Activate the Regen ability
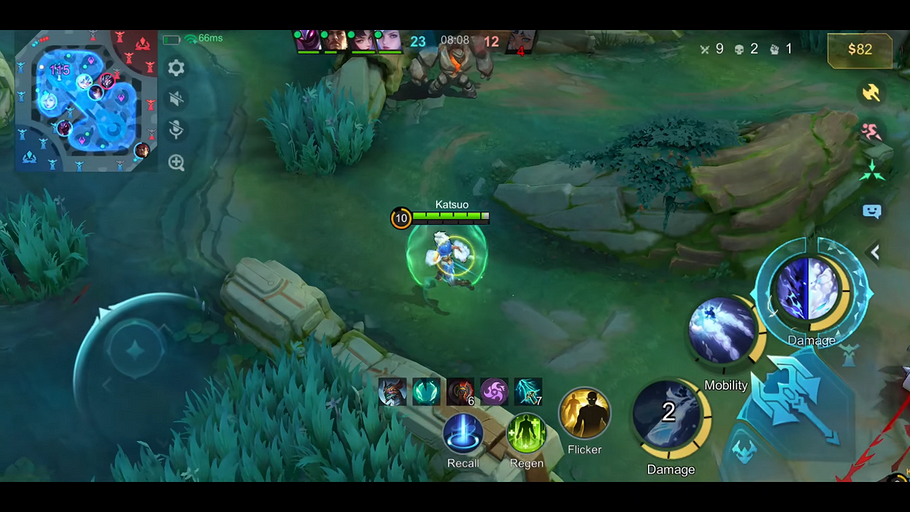The height and width of the screenshot is (512, 910). [526, 434]
